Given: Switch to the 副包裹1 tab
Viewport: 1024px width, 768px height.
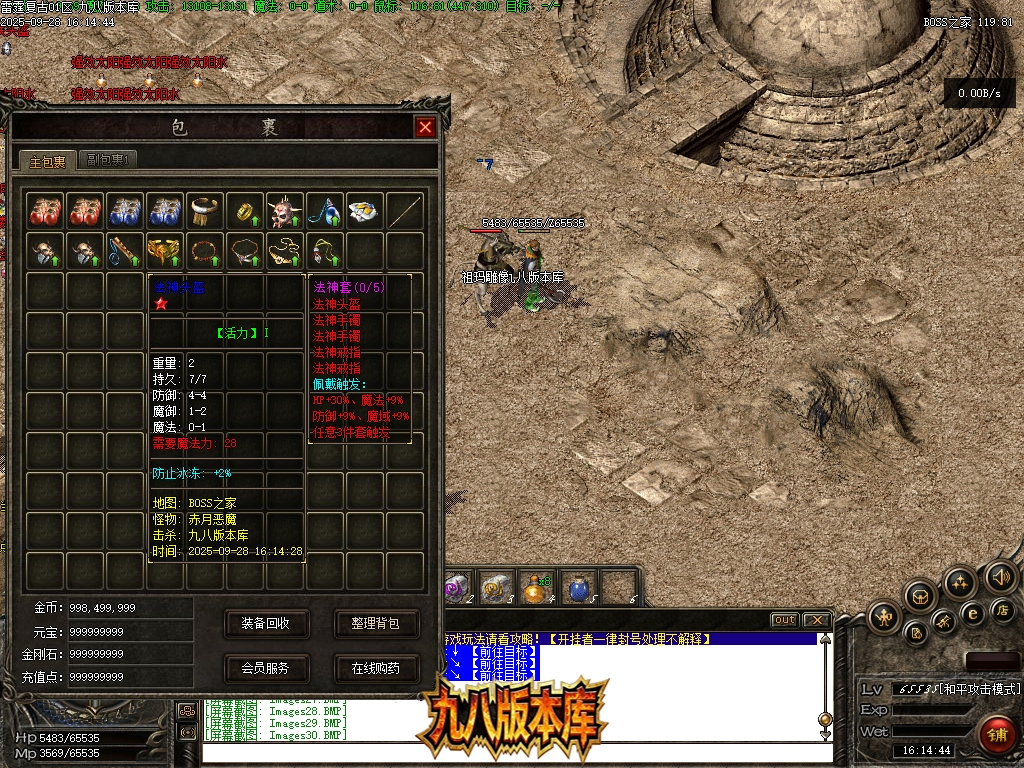Looking at the screenshot, I should click(x=110, y=159).
